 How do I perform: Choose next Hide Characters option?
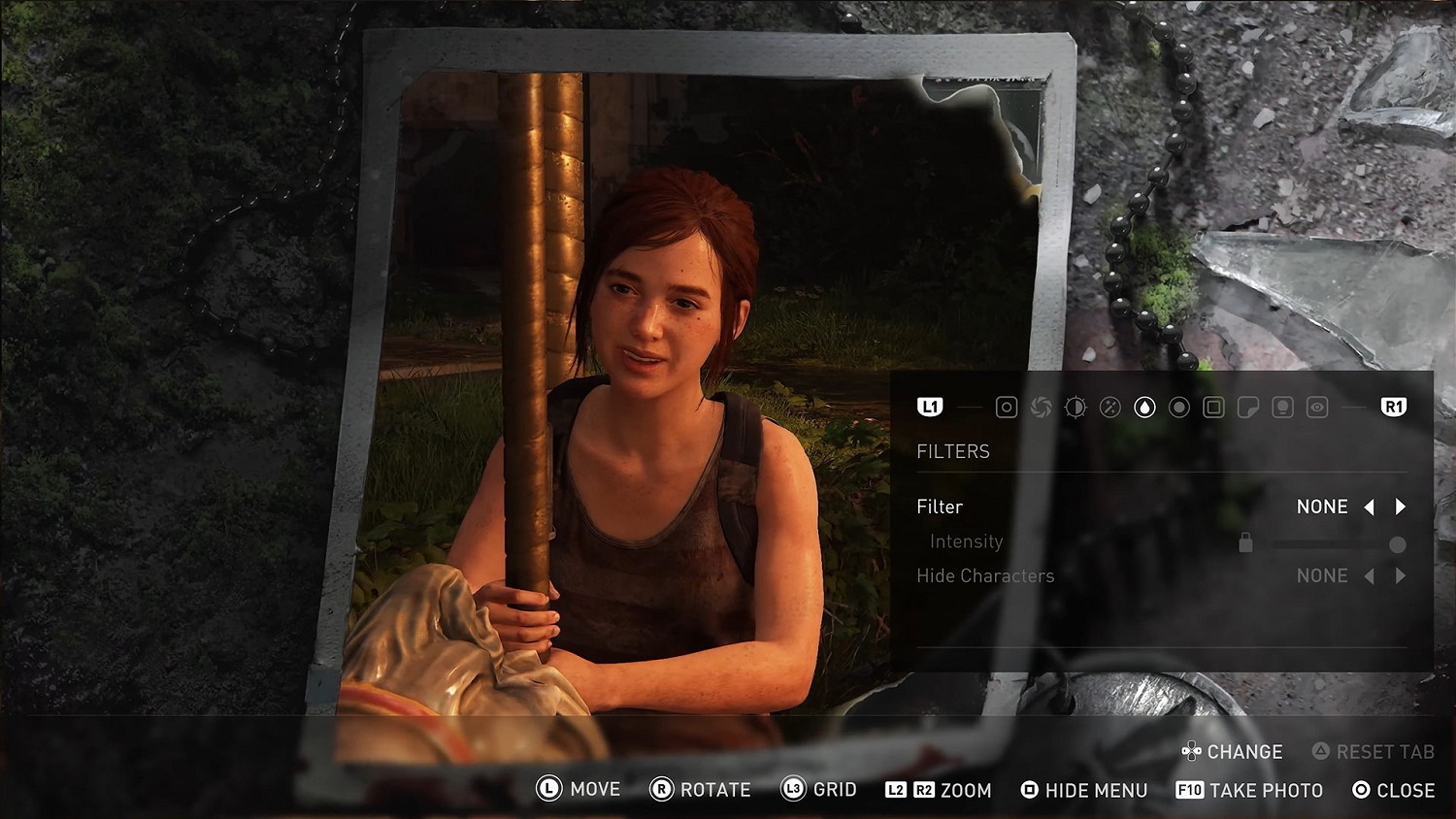point(1401,576)
